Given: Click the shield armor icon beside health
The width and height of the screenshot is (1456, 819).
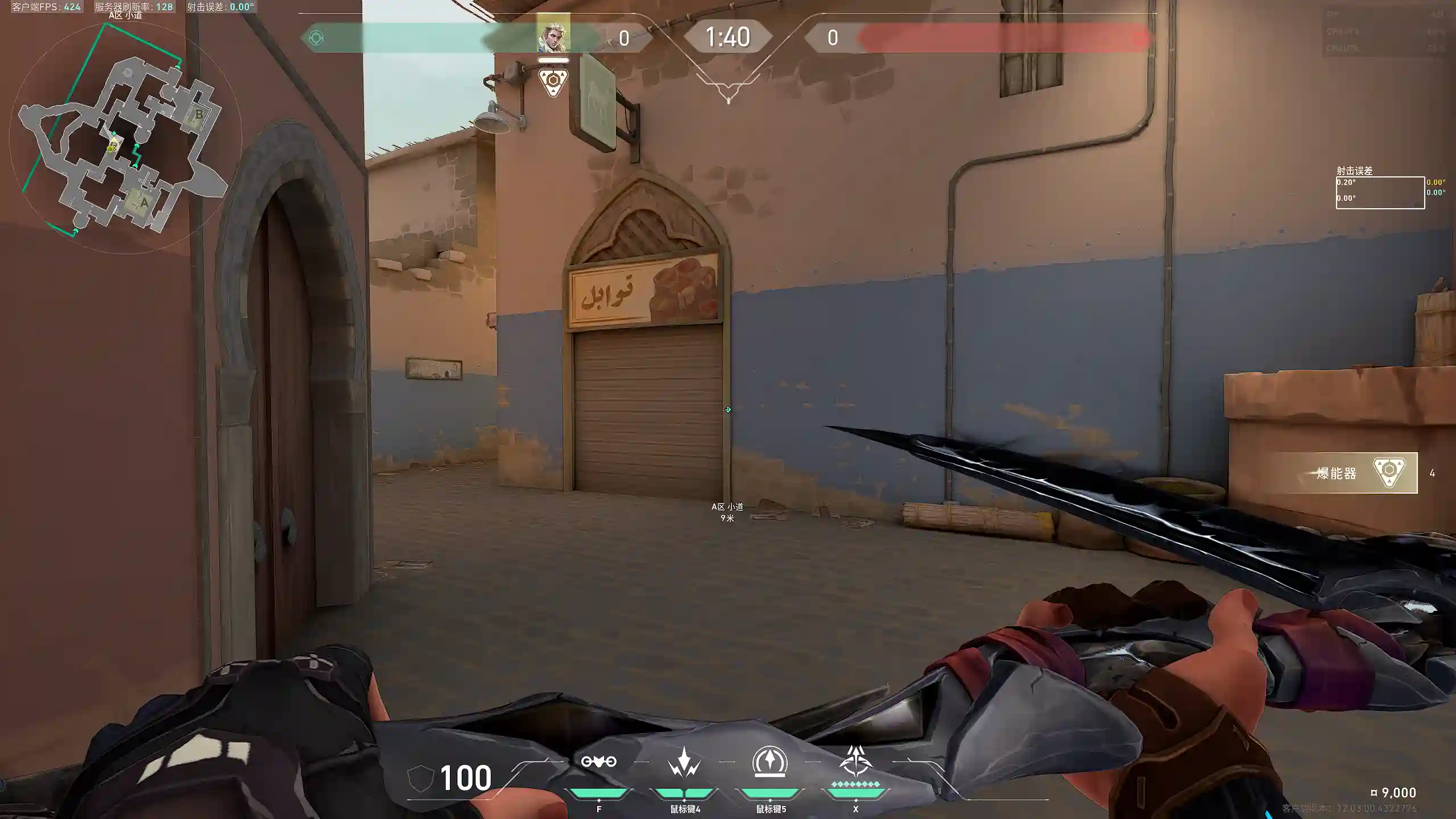Looking at the screenshot, I should tap(421, 778).
